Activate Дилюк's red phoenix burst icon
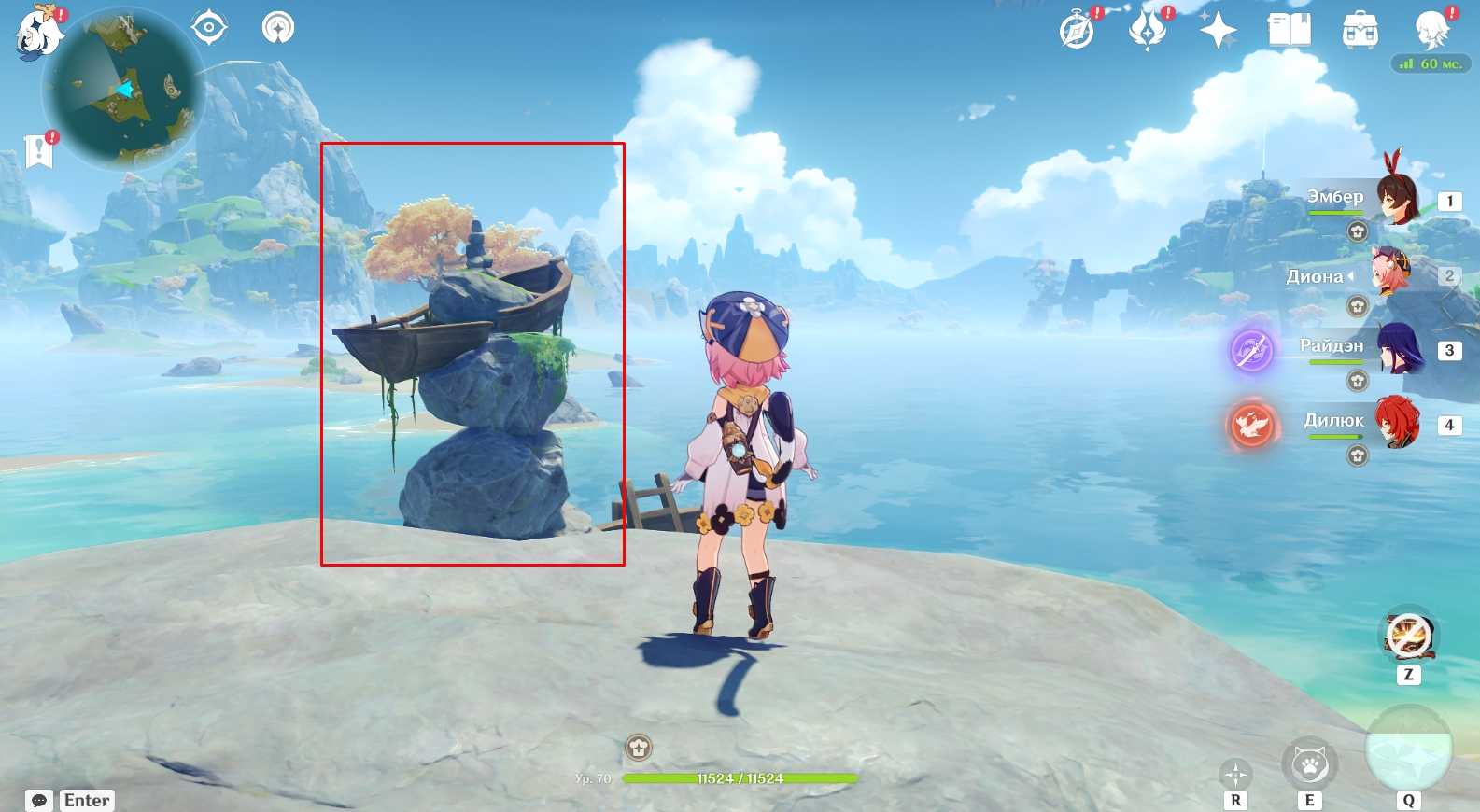The width and height of the screenshot is (1480, 812). click(1251, 426)
